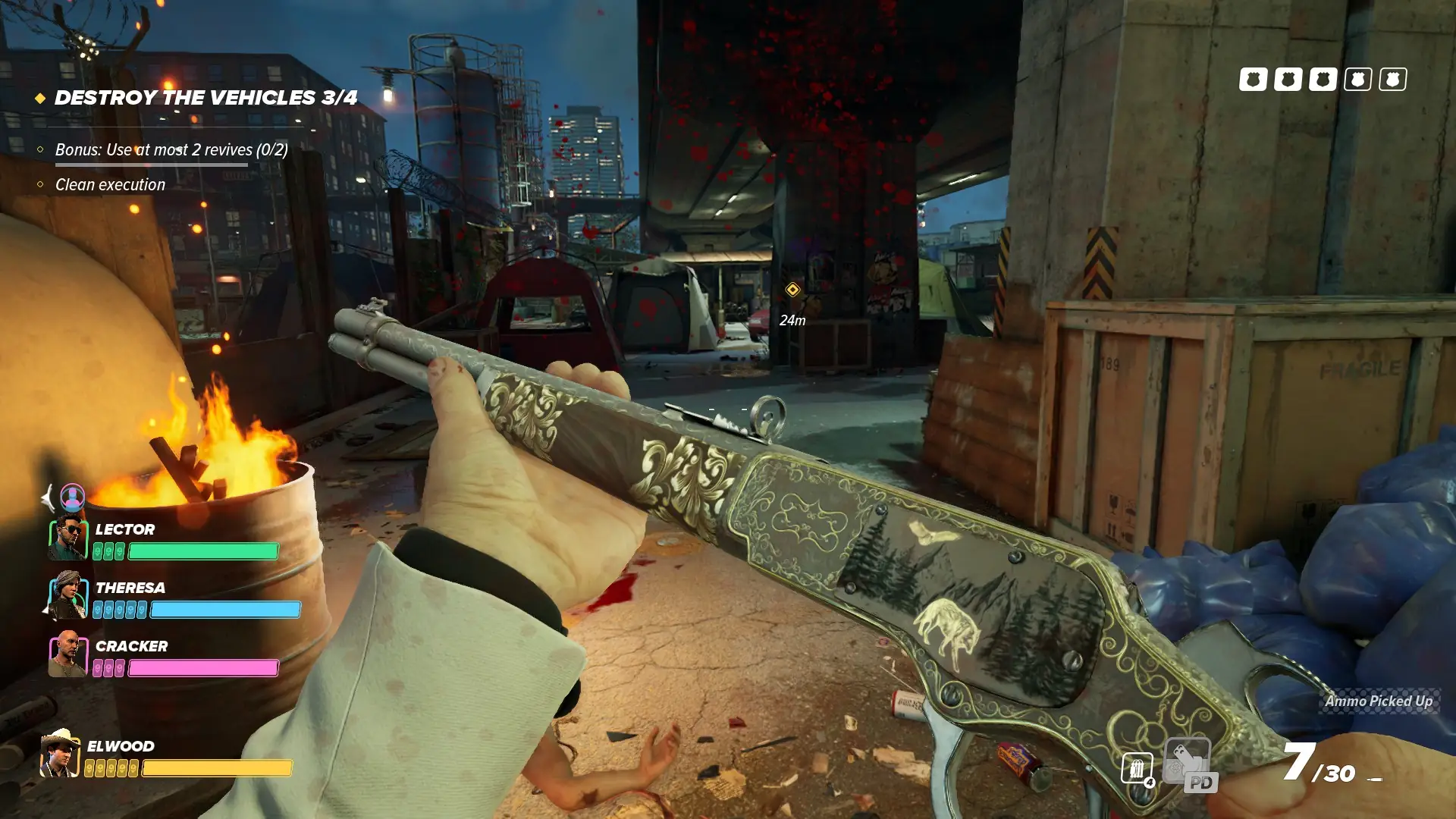Select the throwable item icon with count 4
Image resolution: width=1456 pixels, height=819 pixels.
[1137, 769]
